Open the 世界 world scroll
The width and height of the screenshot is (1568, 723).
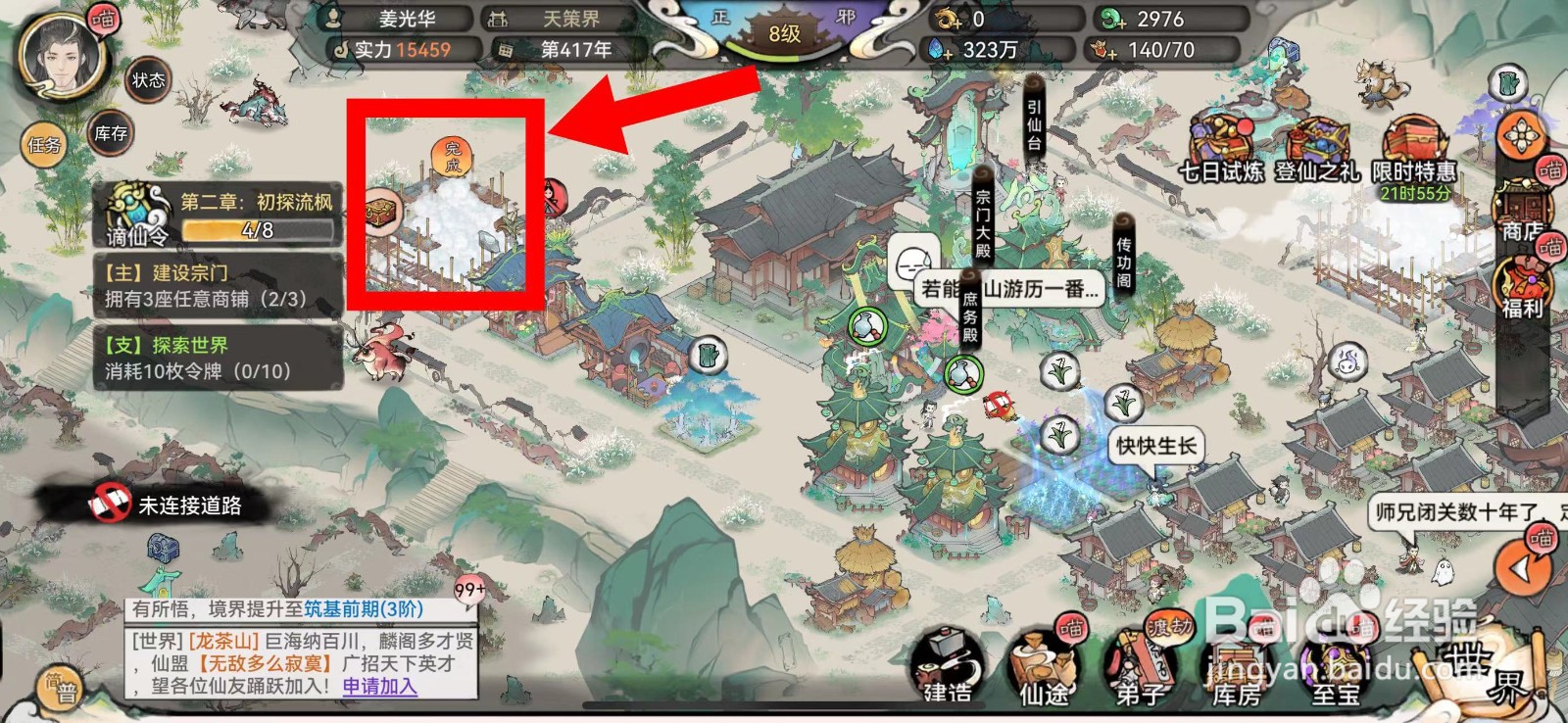1478,674
